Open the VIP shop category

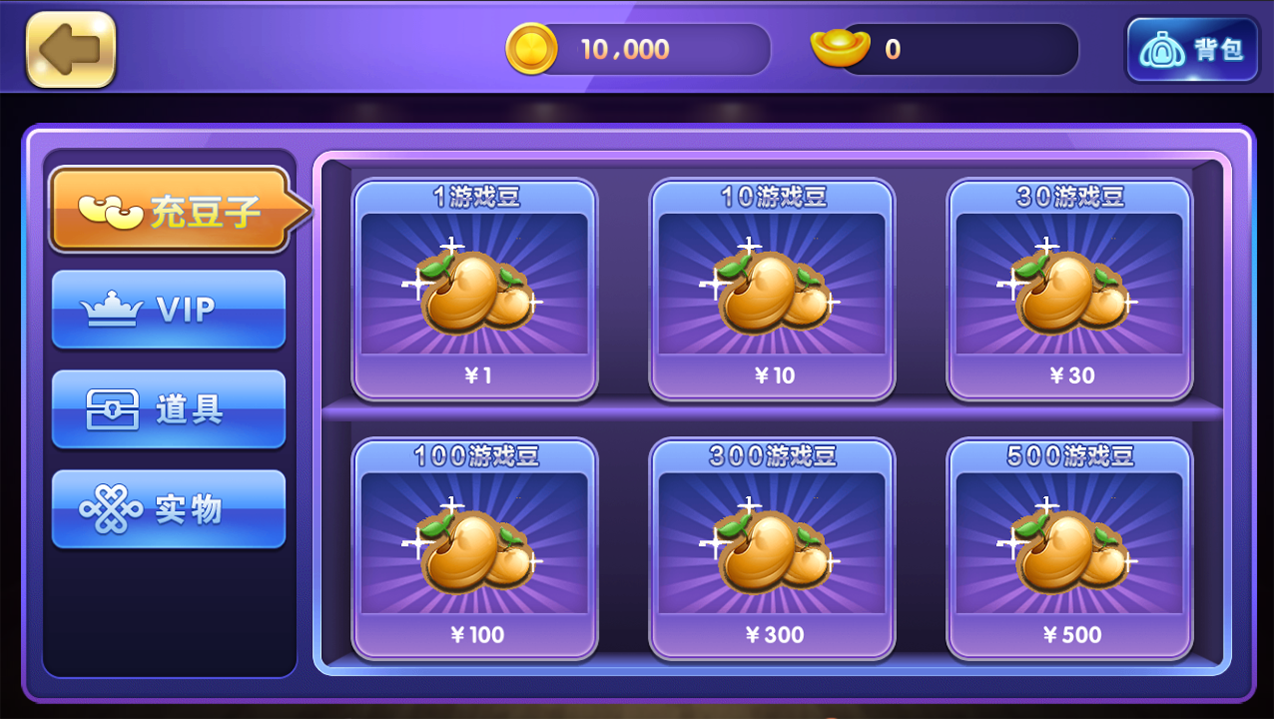(x=168, y=310)
